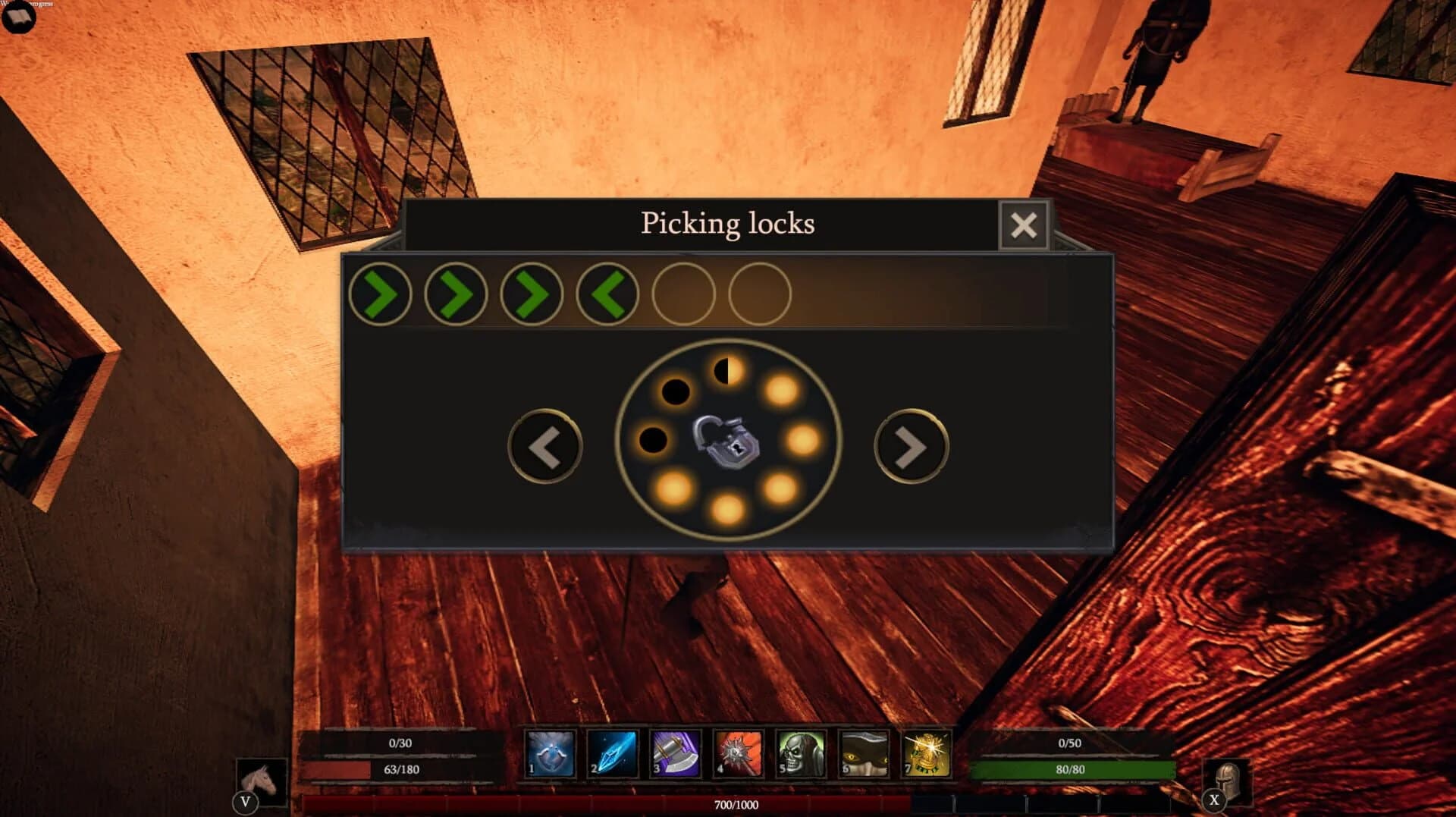Viewport: 1456px width, 817px height.
Task: Select the fourth left-facing green chevron
Action: point(606,295)
